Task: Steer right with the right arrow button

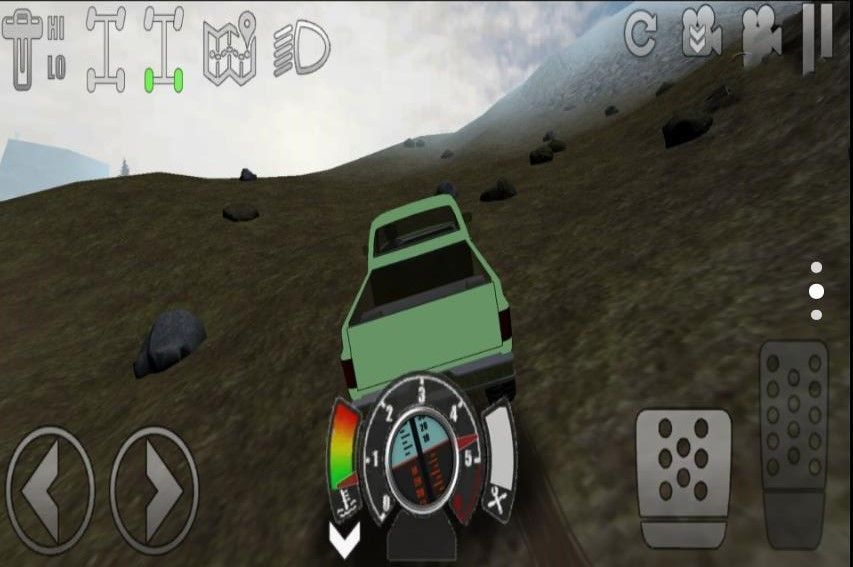Action: [154, 489]
